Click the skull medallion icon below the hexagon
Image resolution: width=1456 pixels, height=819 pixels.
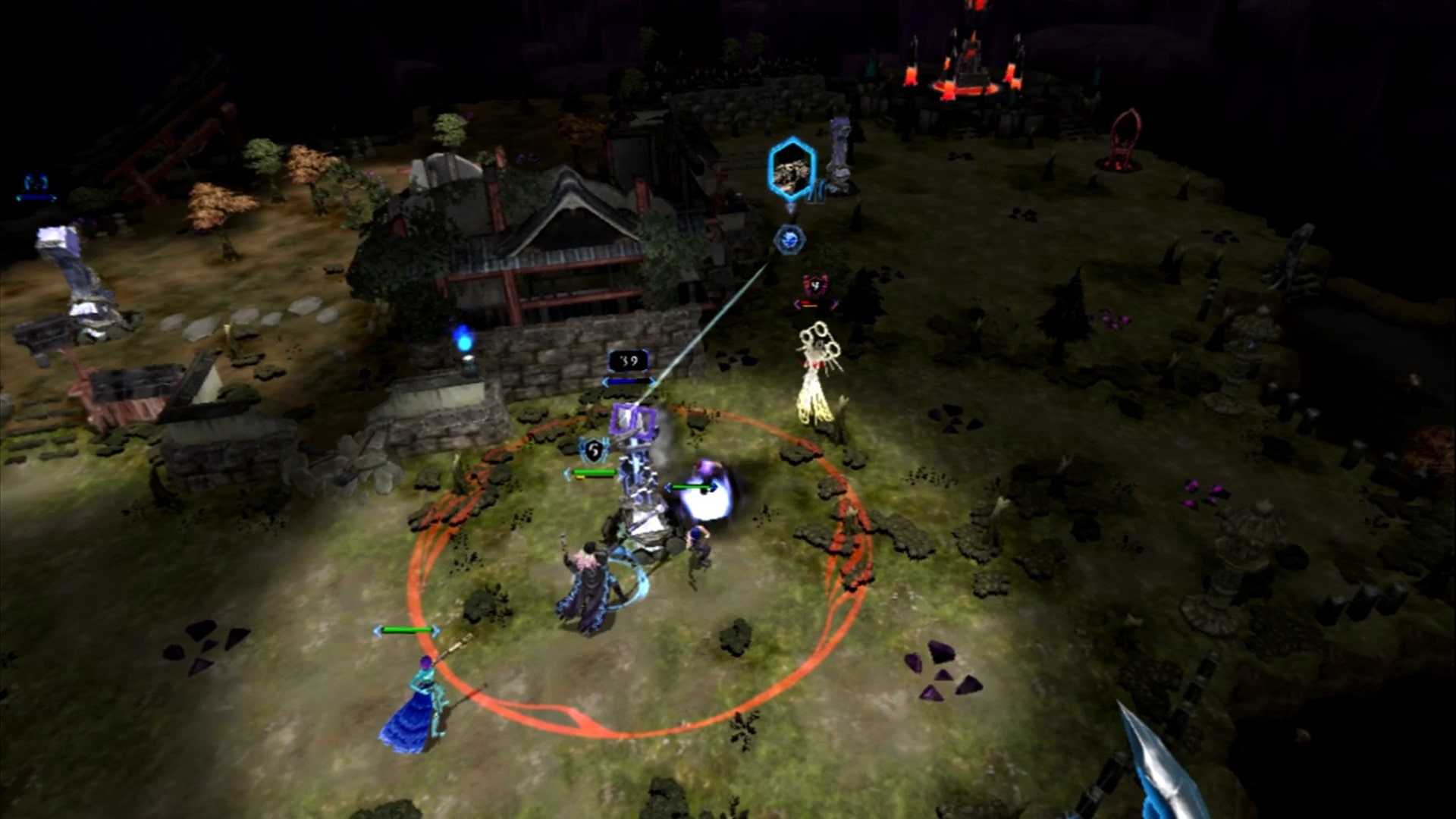(x=791, y=239)
